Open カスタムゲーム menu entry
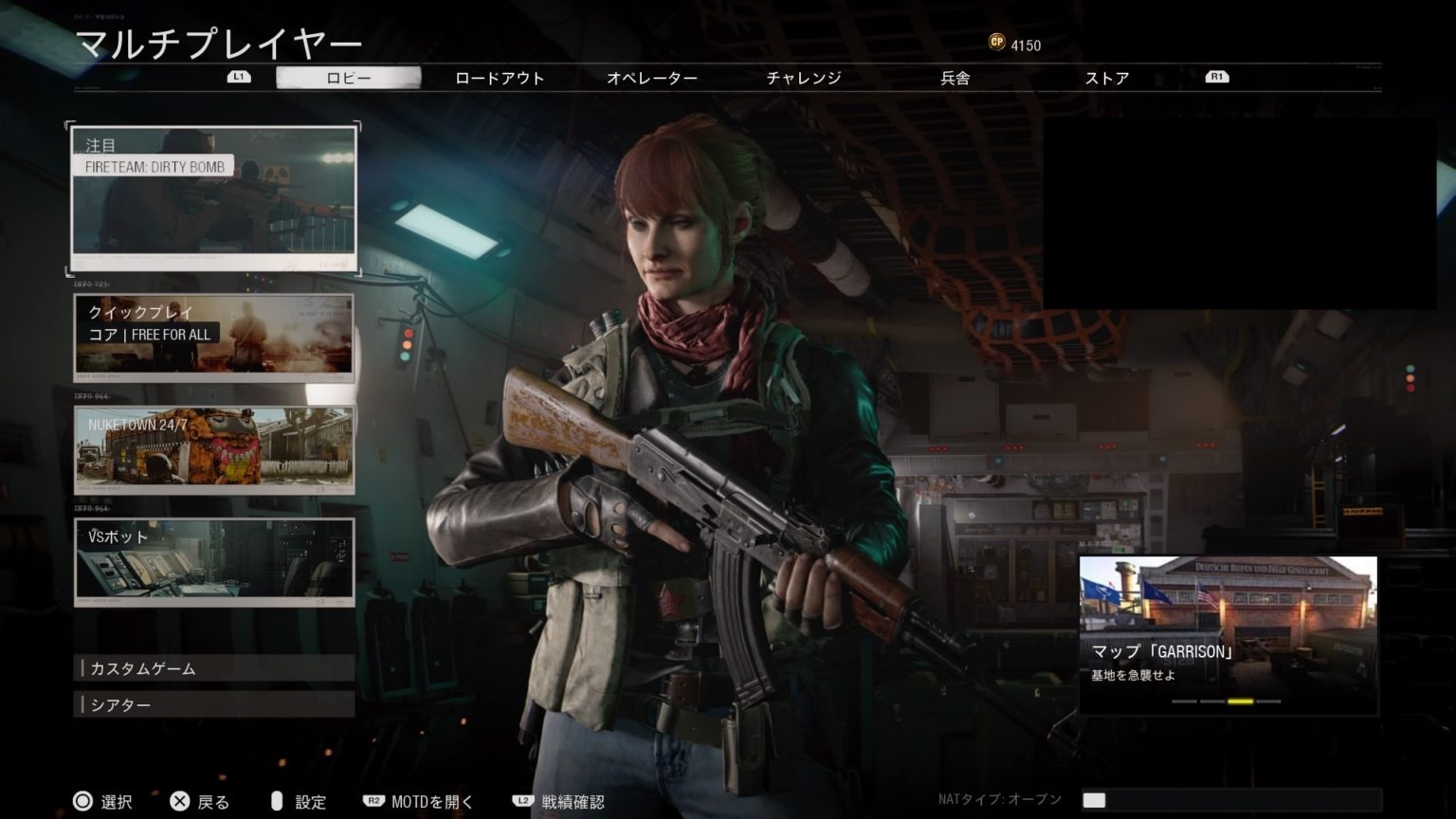Image resolution: width=1456 pixels, height=819 pixels. tap(214, 668)
